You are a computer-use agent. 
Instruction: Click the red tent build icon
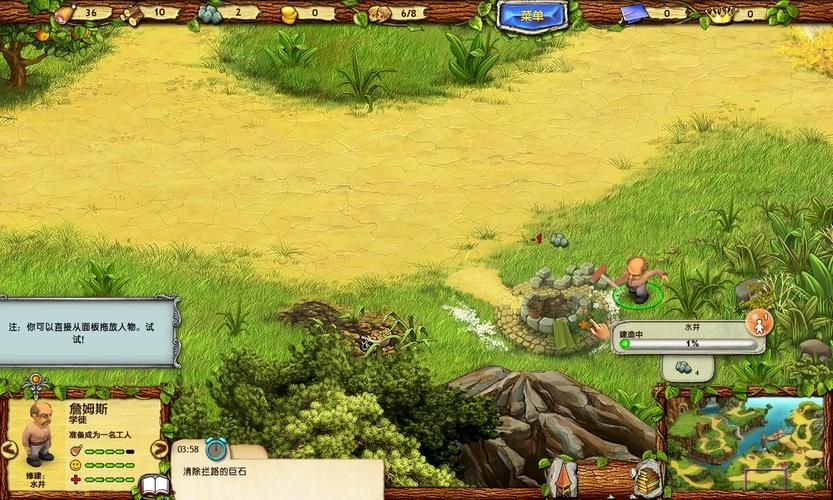558,480
